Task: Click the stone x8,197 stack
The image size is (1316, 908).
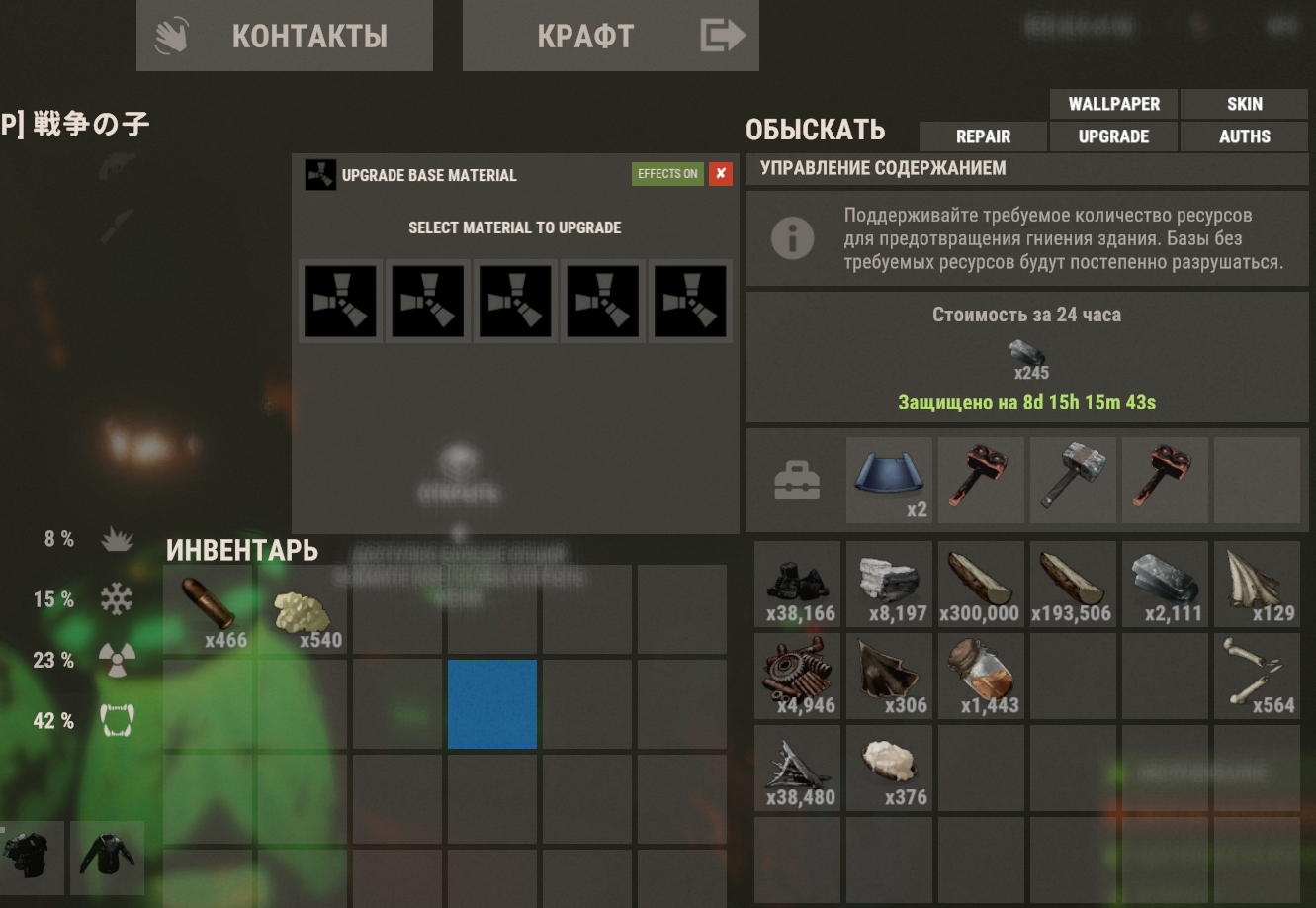Action: click(889, 584)
